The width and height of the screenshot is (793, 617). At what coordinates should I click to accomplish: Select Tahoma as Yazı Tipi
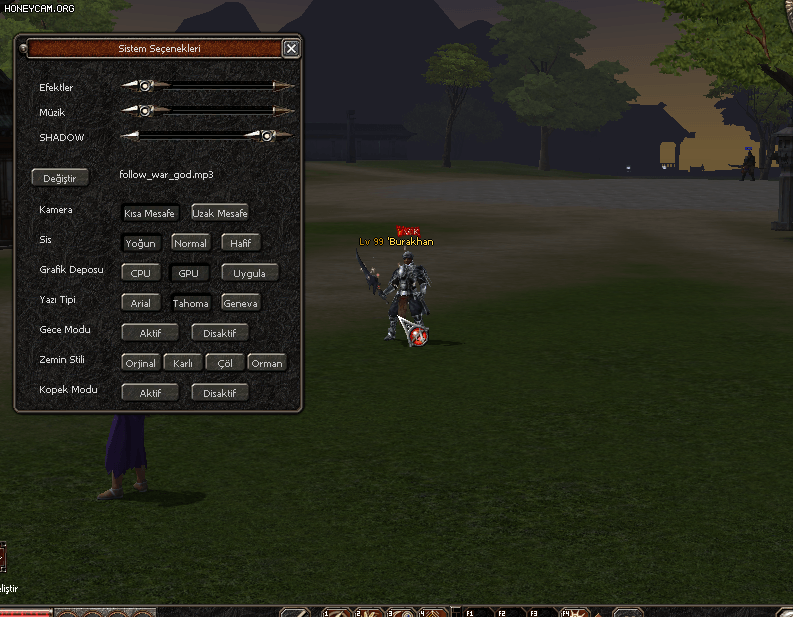190,303
